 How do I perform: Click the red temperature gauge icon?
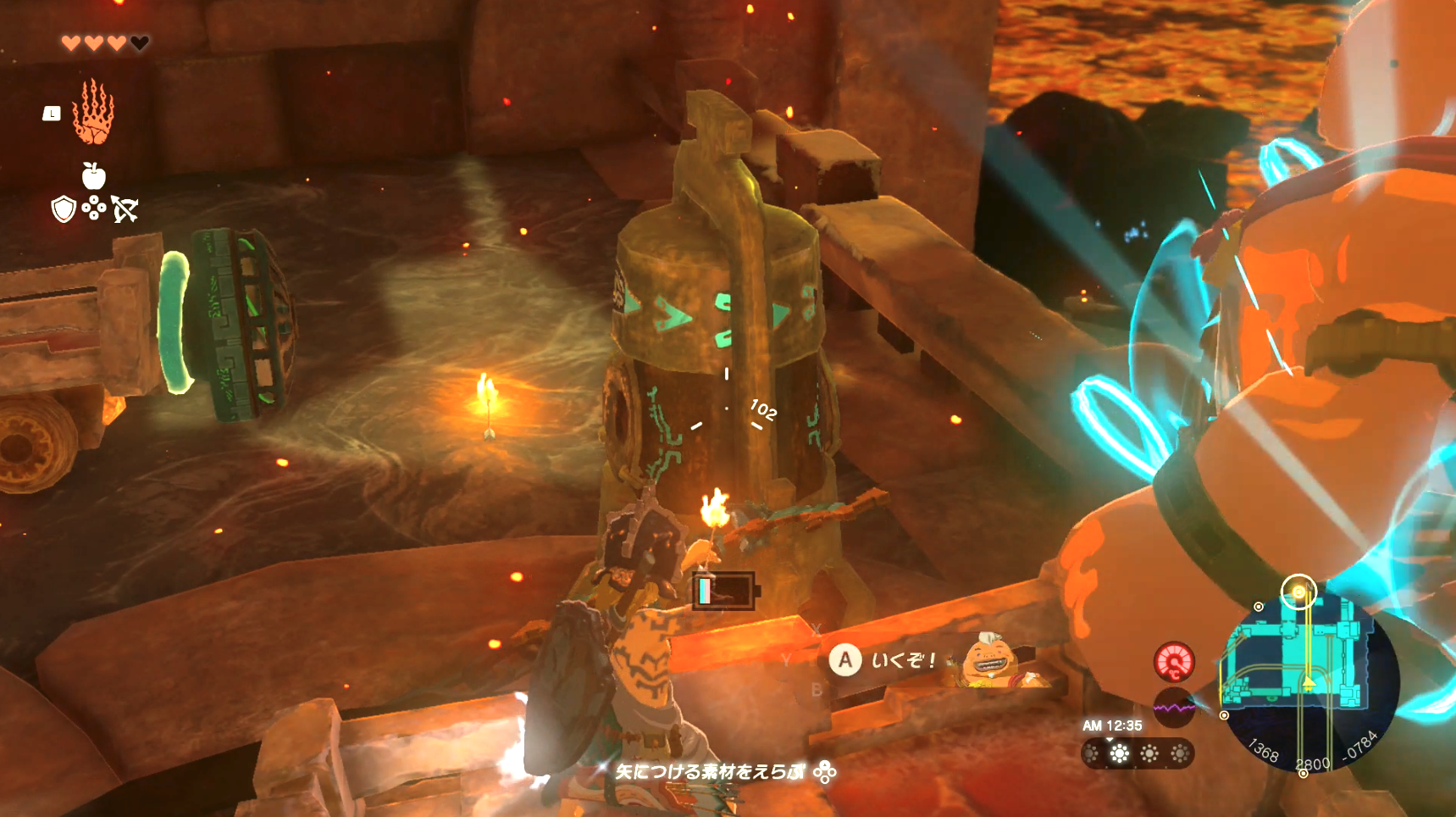tap(1174, 662)
